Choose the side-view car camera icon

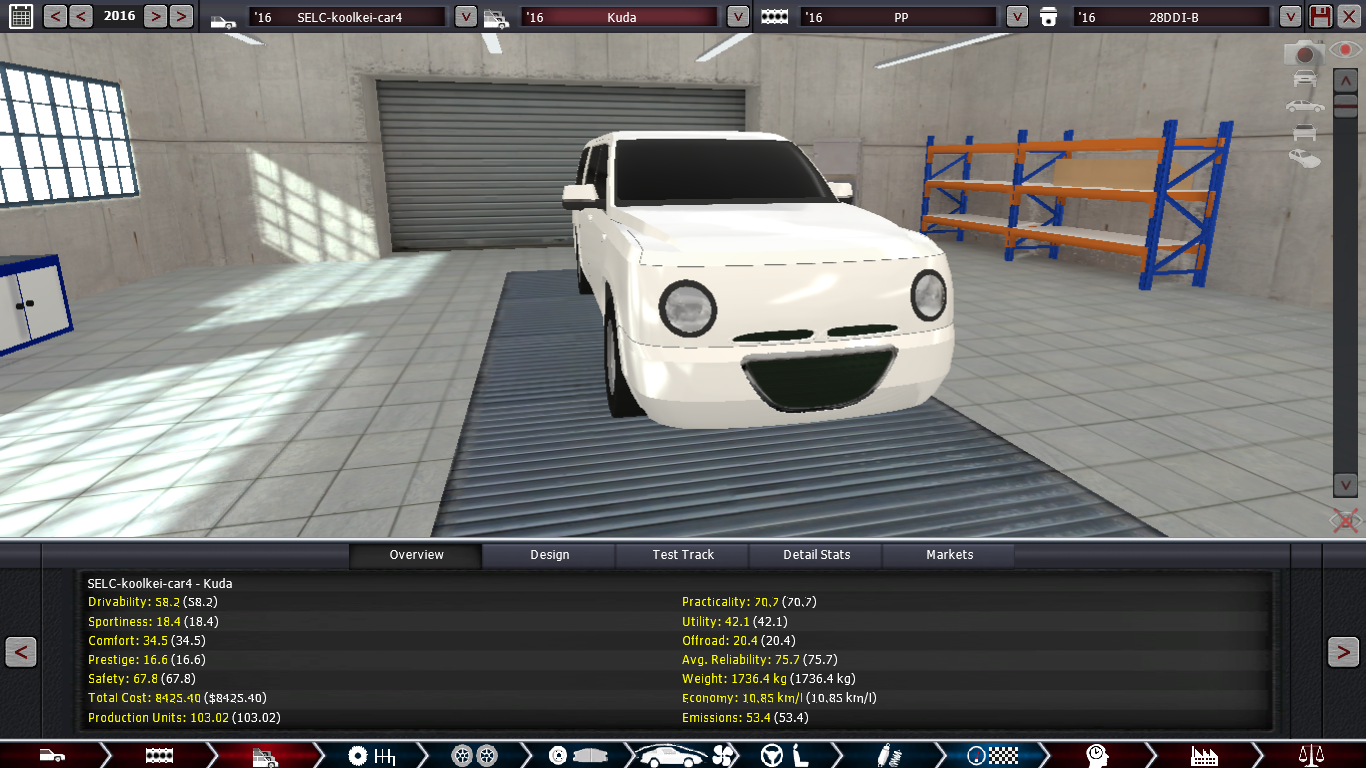click(x=1304, y=105)
